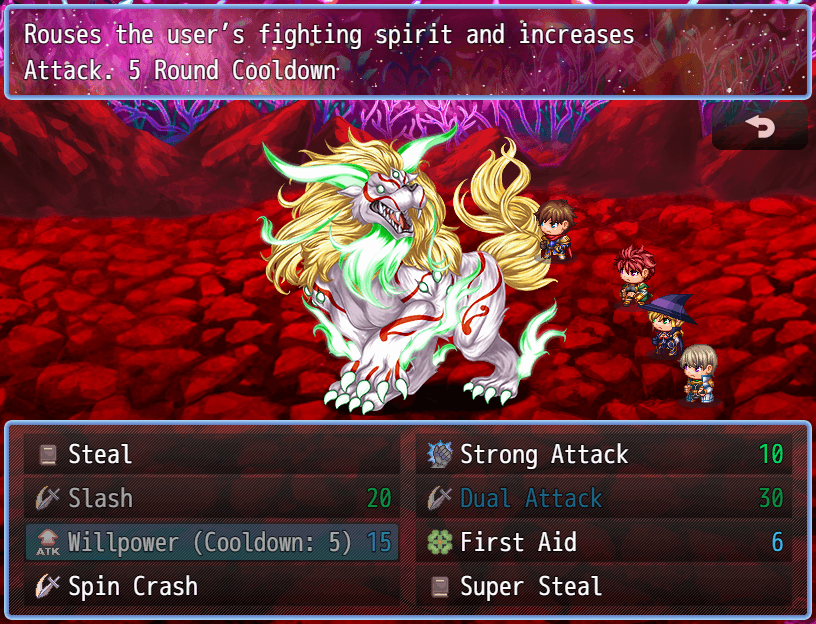
Task: Click the back arrow button
Action: point(760,128)
